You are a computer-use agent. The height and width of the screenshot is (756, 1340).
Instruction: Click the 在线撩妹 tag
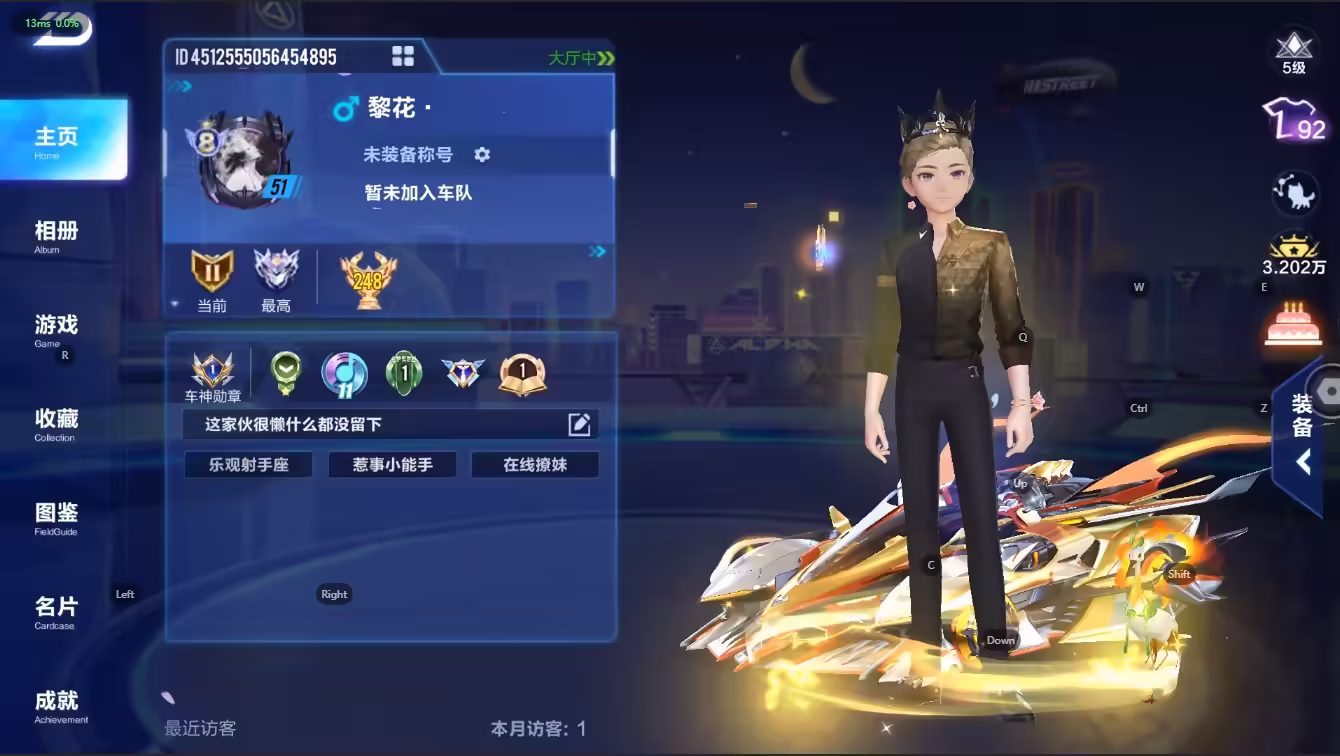pyautogui.click(x=535, y=465)
